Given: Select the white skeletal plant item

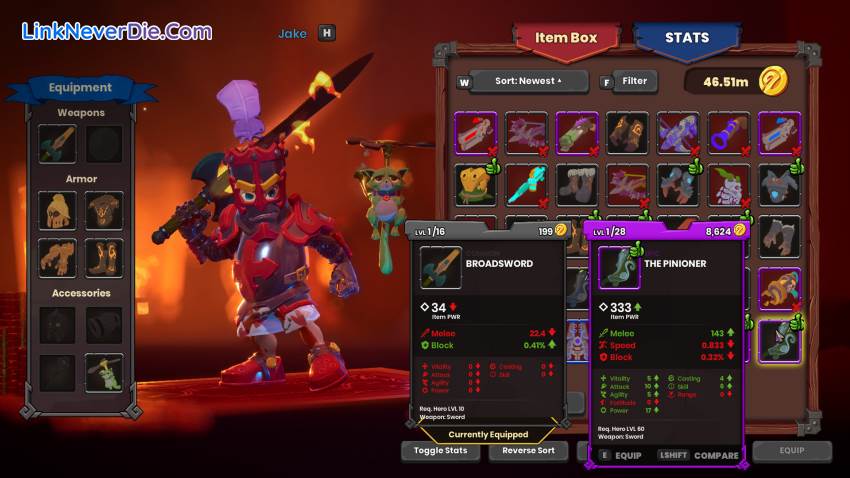Looking at the screenshot, I should point(728,186).
